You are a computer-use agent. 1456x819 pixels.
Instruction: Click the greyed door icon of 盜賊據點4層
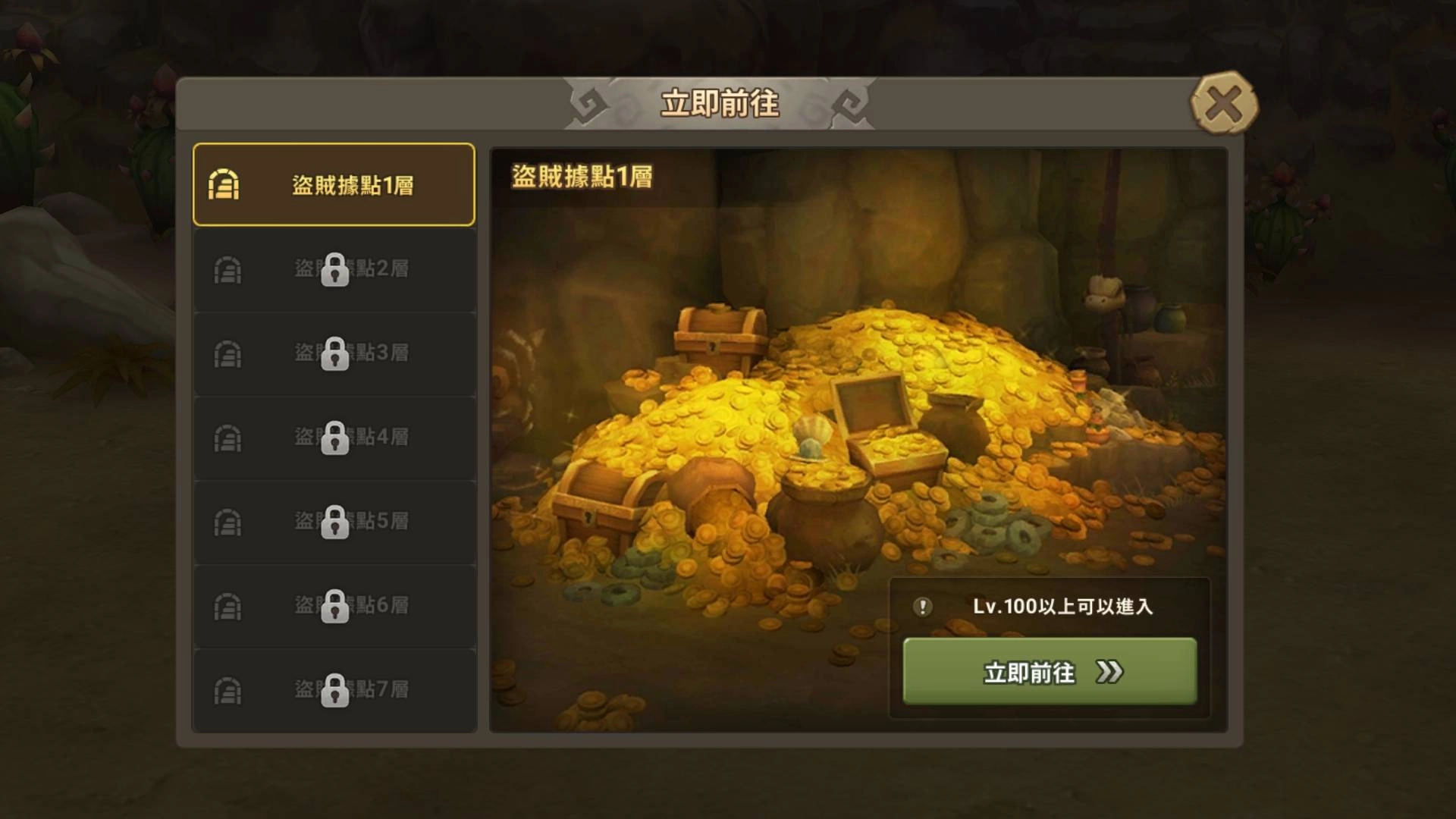[226, 438]
